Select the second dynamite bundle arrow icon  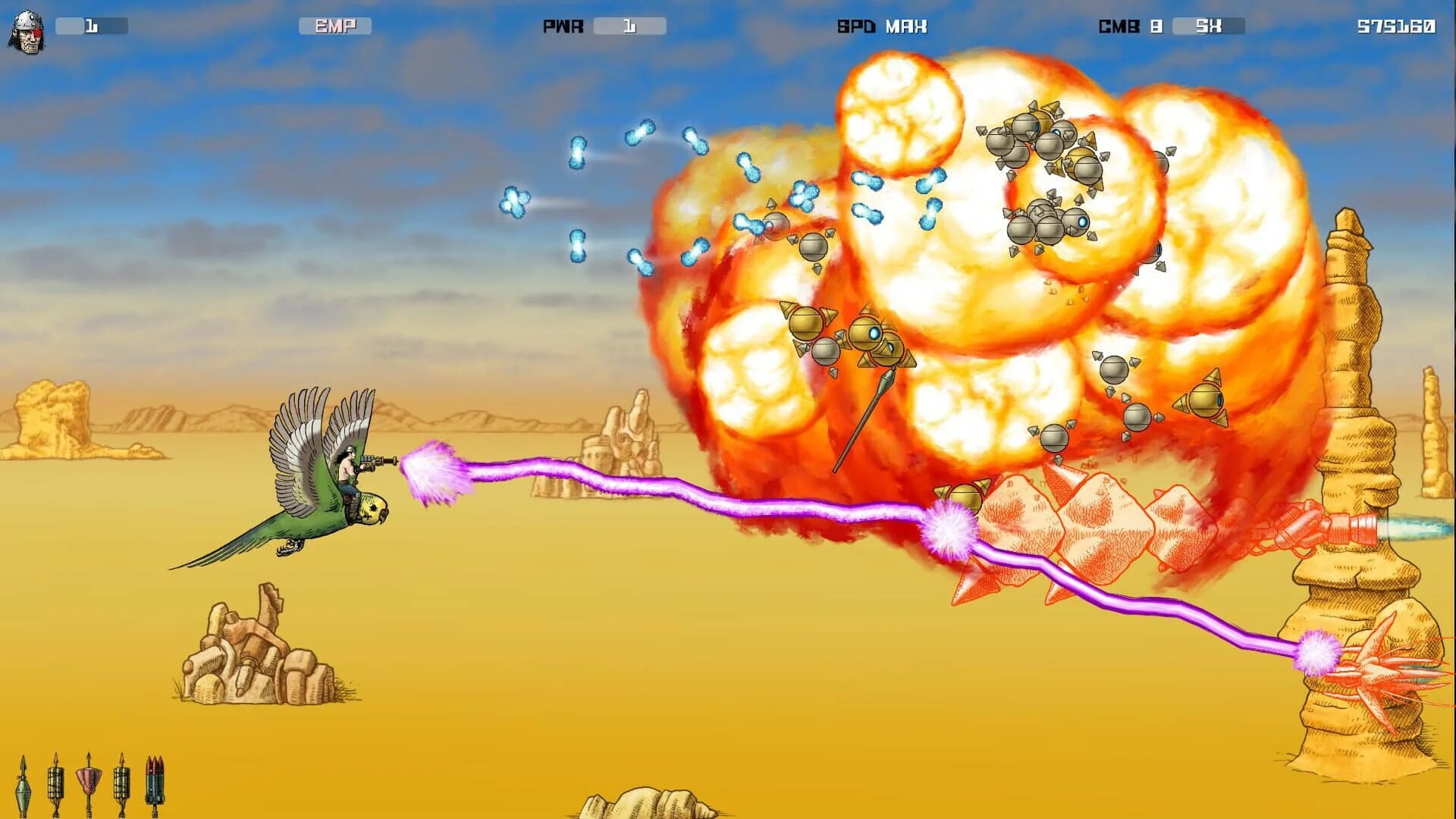coord(121,785)
